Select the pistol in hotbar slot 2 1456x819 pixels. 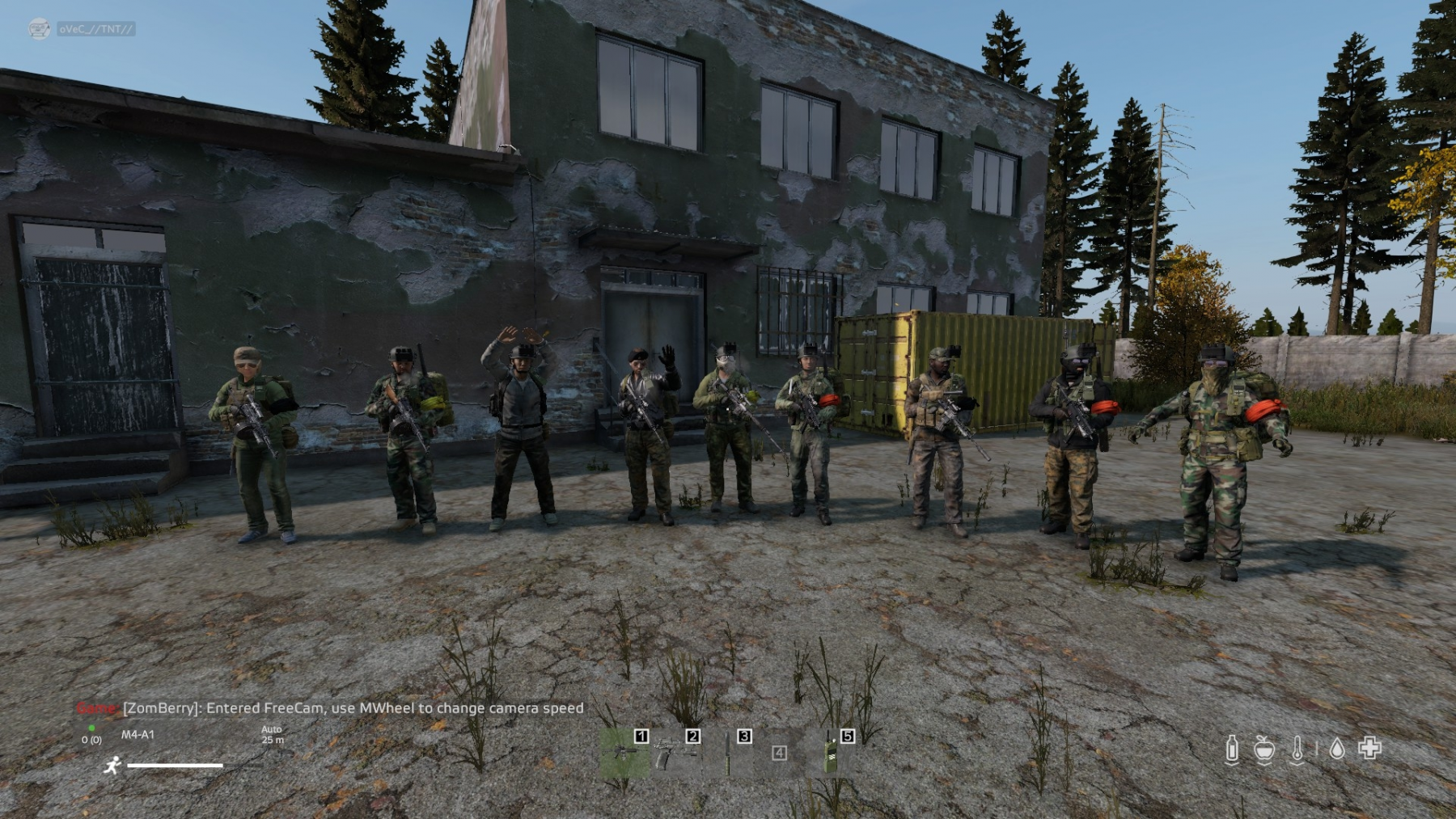click(676, 754)
